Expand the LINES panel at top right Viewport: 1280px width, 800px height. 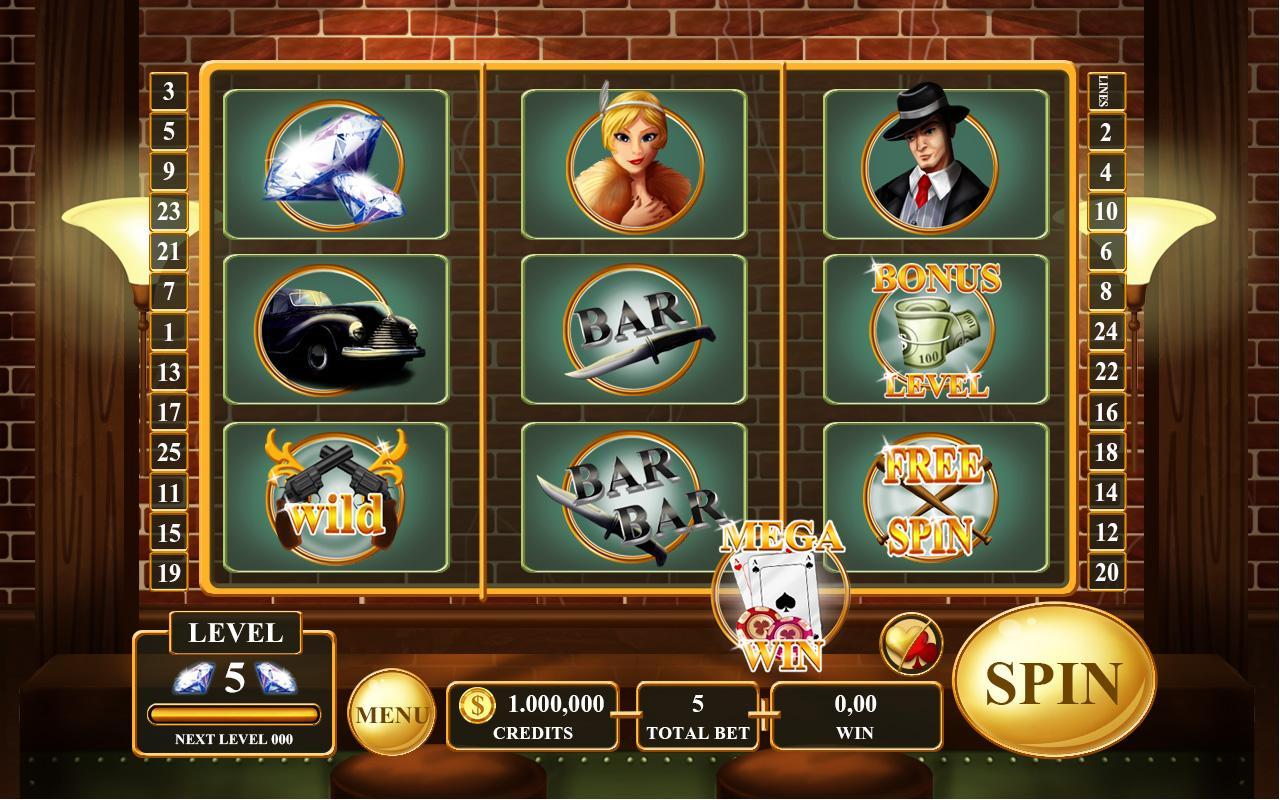(x=1107, y=91)
